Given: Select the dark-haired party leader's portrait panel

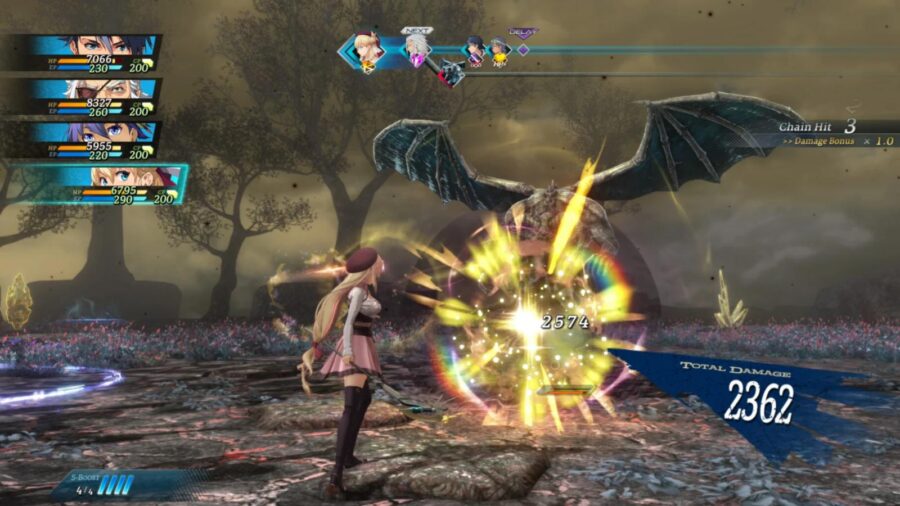Looking at the screenshot, I should (92, 54).
